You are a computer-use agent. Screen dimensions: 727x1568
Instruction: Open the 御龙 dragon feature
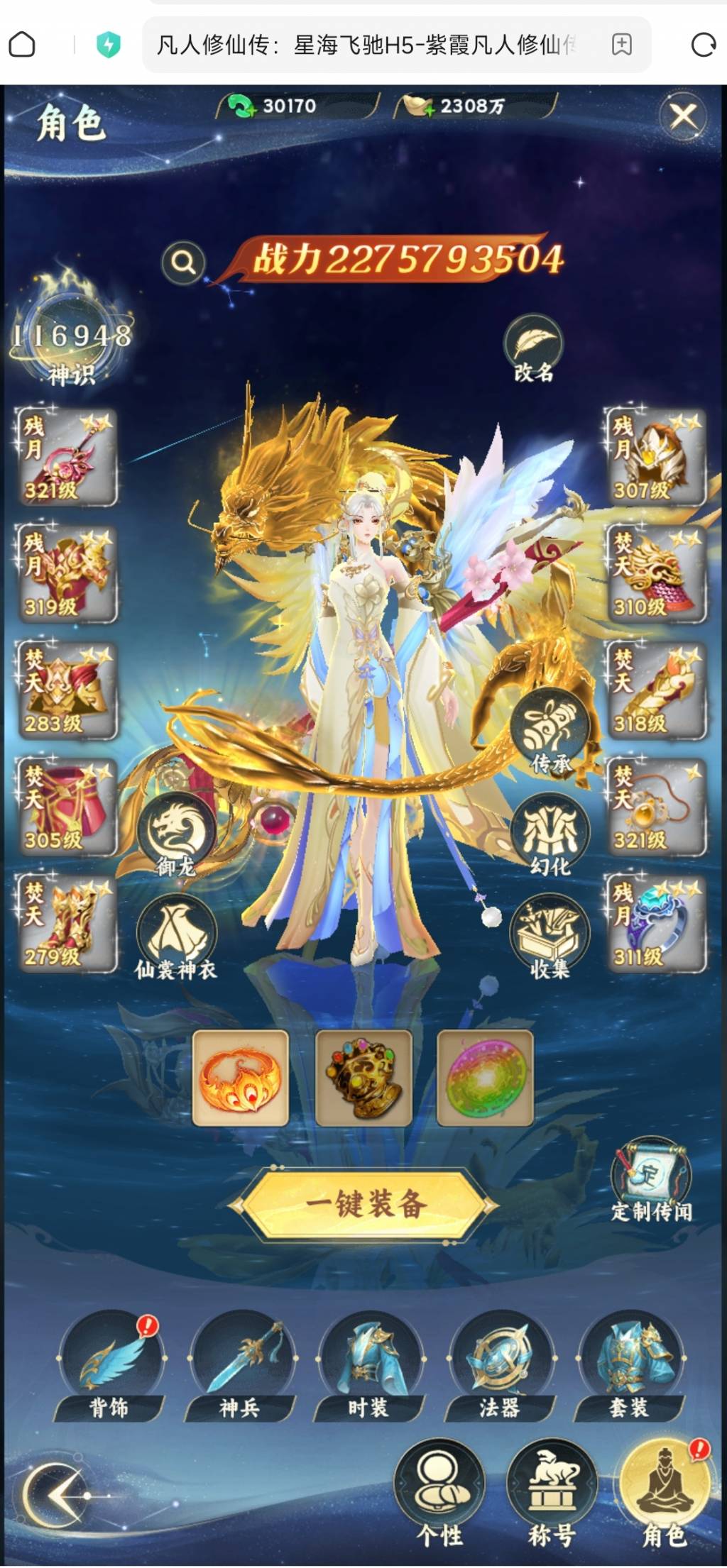175,833
